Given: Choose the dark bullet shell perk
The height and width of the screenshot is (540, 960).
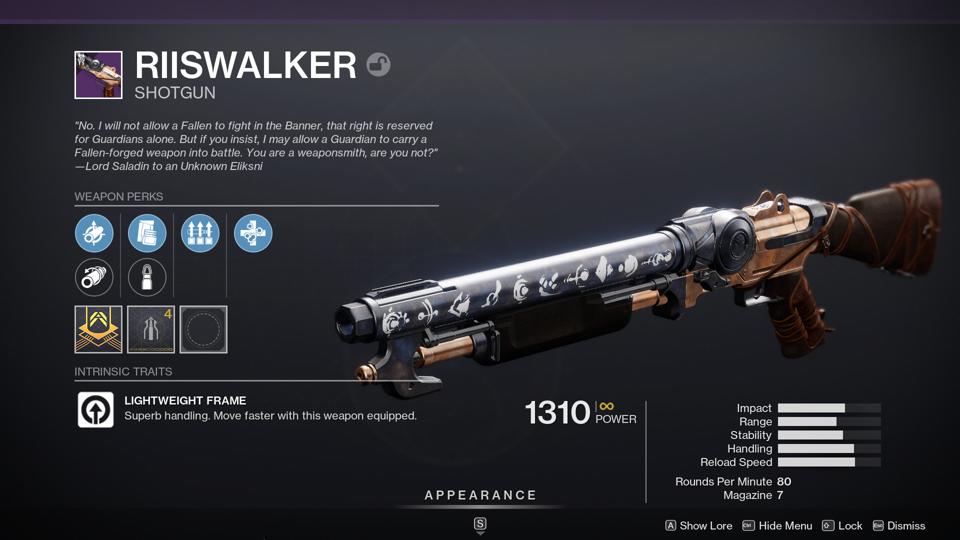Looking at the screenshot, I should (147, 277).
